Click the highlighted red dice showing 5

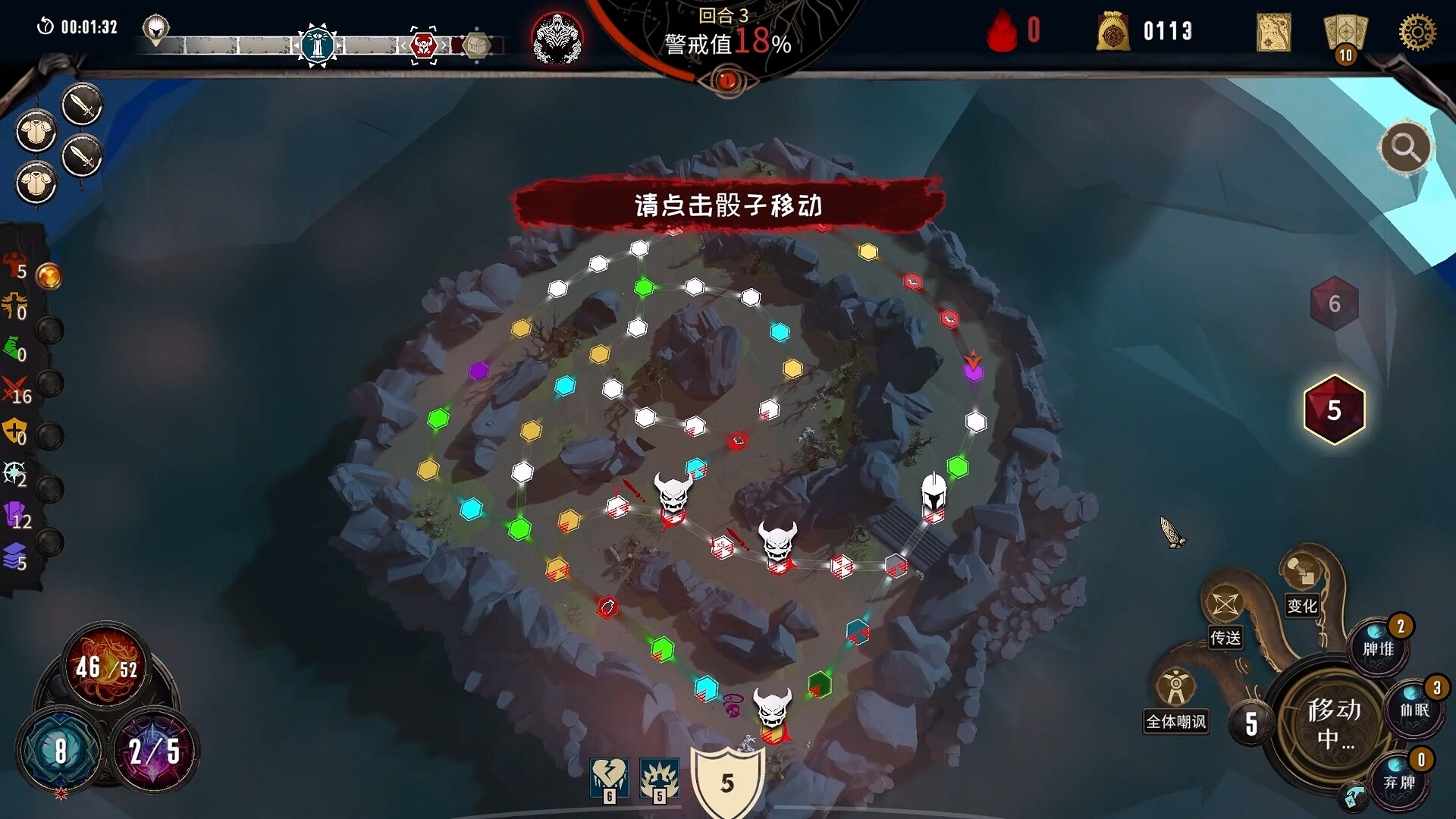1334,409
